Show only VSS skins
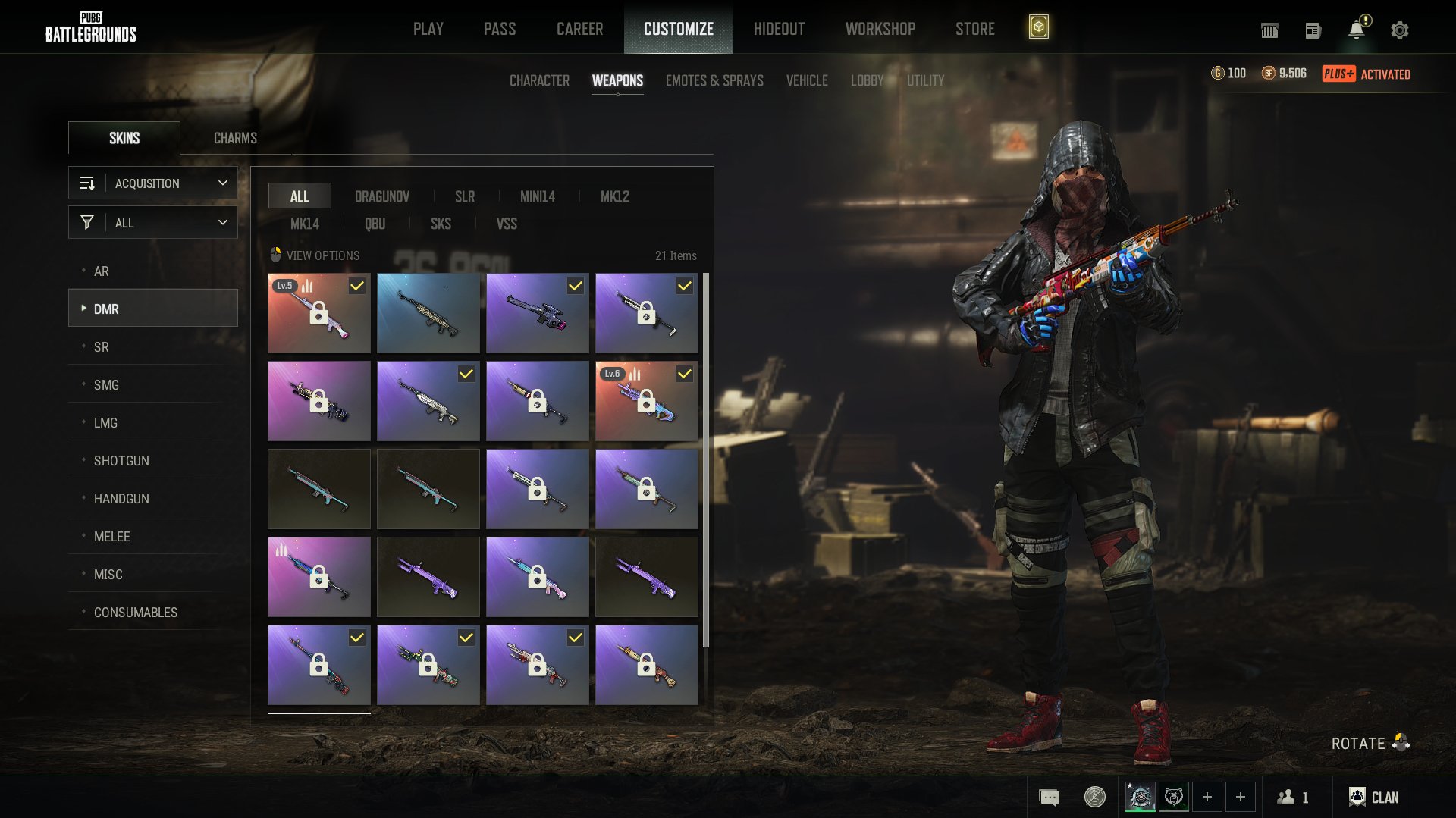 (x=507, y=224)
